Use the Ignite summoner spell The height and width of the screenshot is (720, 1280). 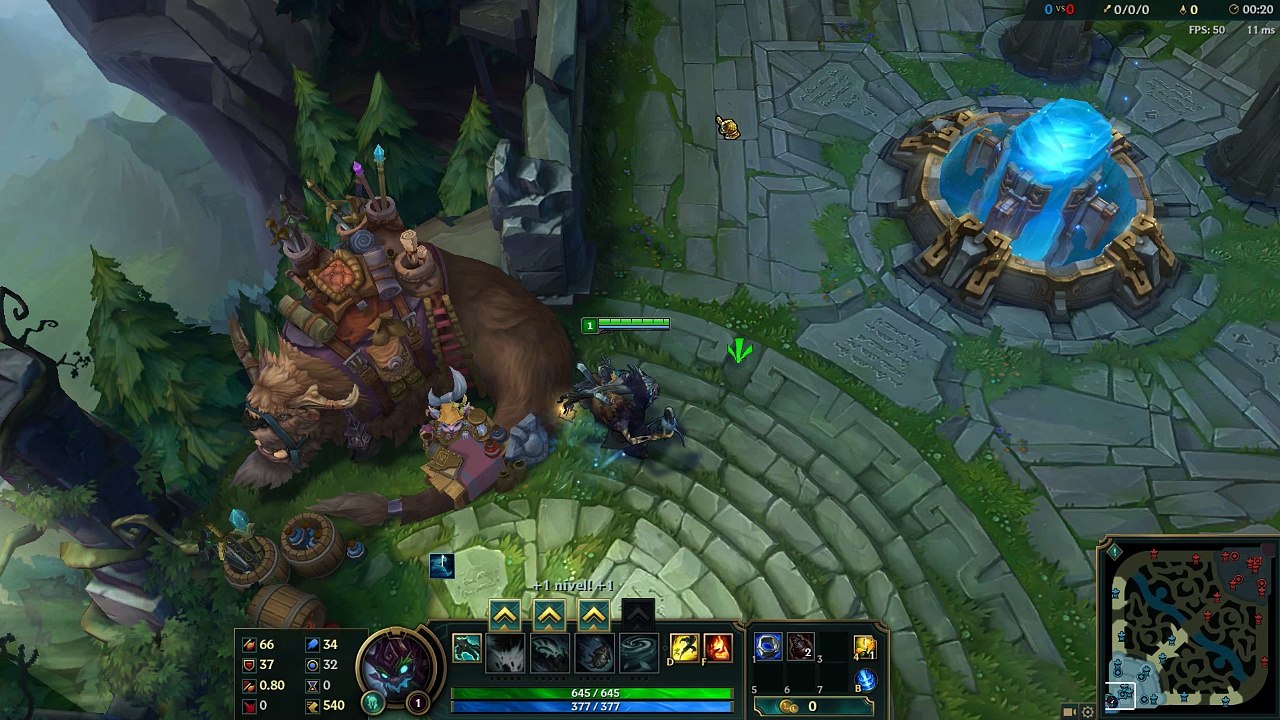718,648
